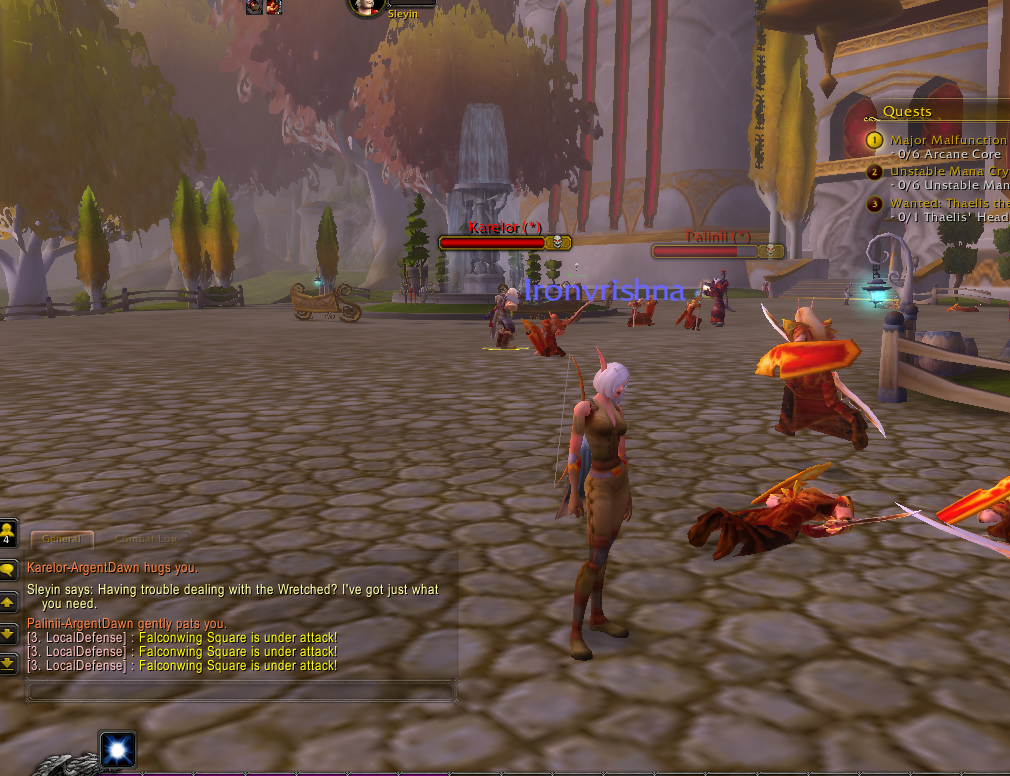
Task: Select the Major Malfunction quest
Action: coord(947,140)
